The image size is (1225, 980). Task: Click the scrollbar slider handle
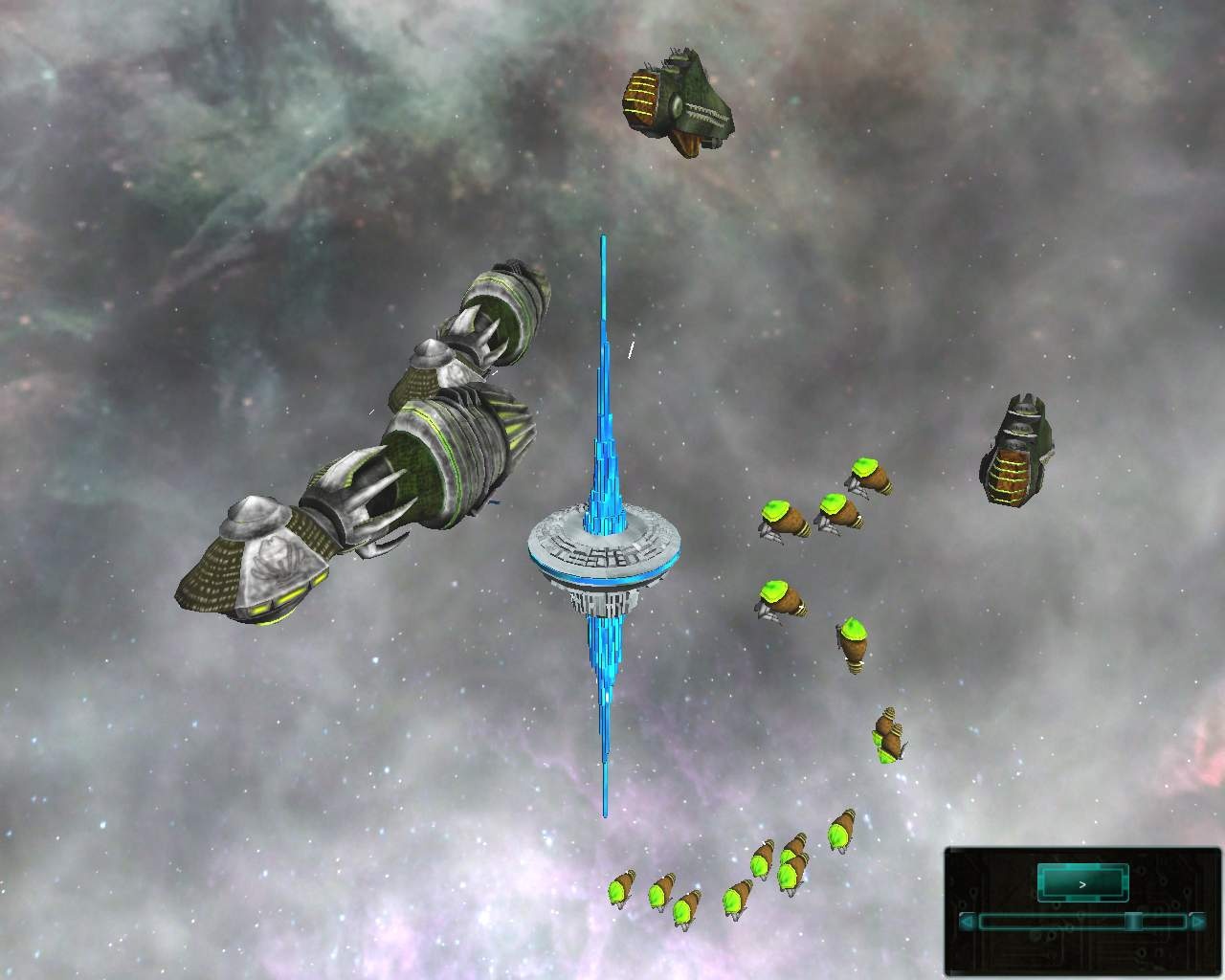[x=1135, y=922]
